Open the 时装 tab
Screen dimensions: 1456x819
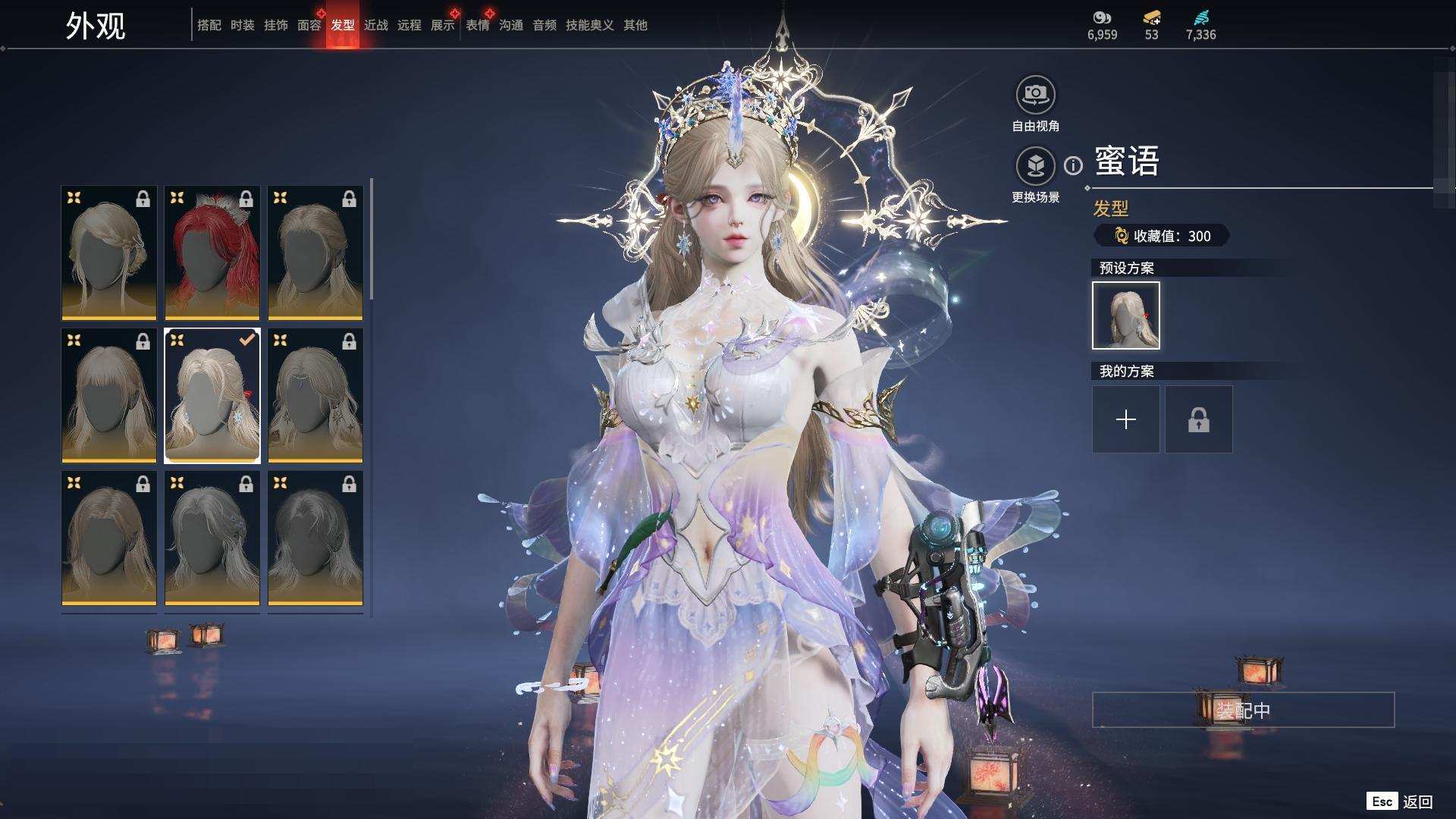click(242, 25)
